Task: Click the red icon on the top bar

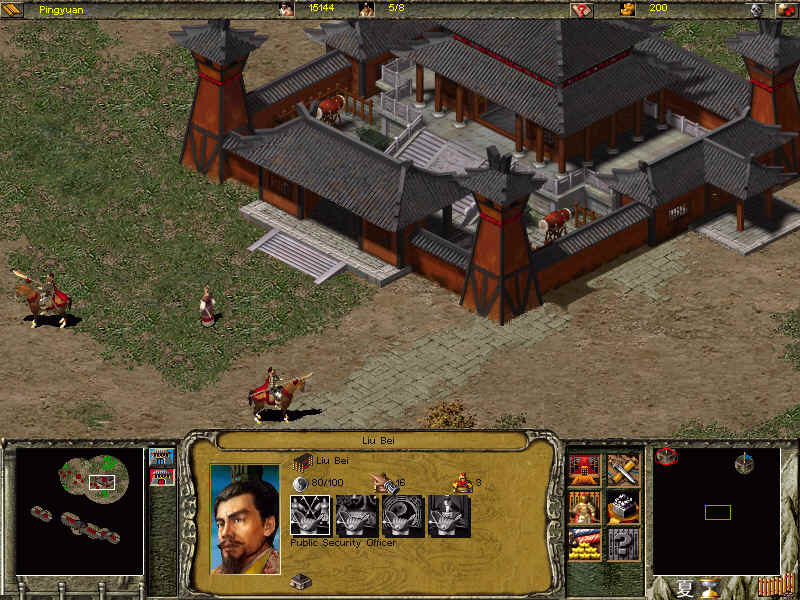Action: [582, 9]
